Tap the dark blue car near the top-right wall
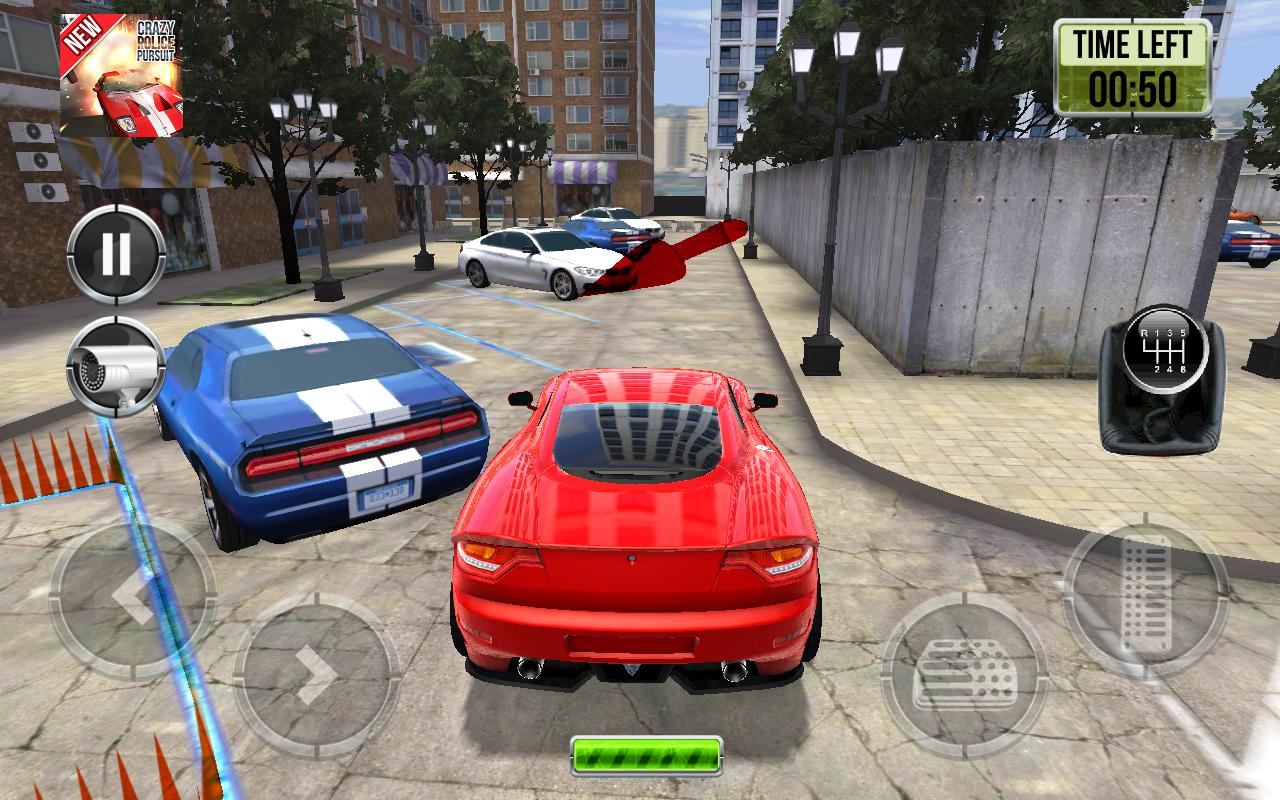 [x=1245, y=240]
